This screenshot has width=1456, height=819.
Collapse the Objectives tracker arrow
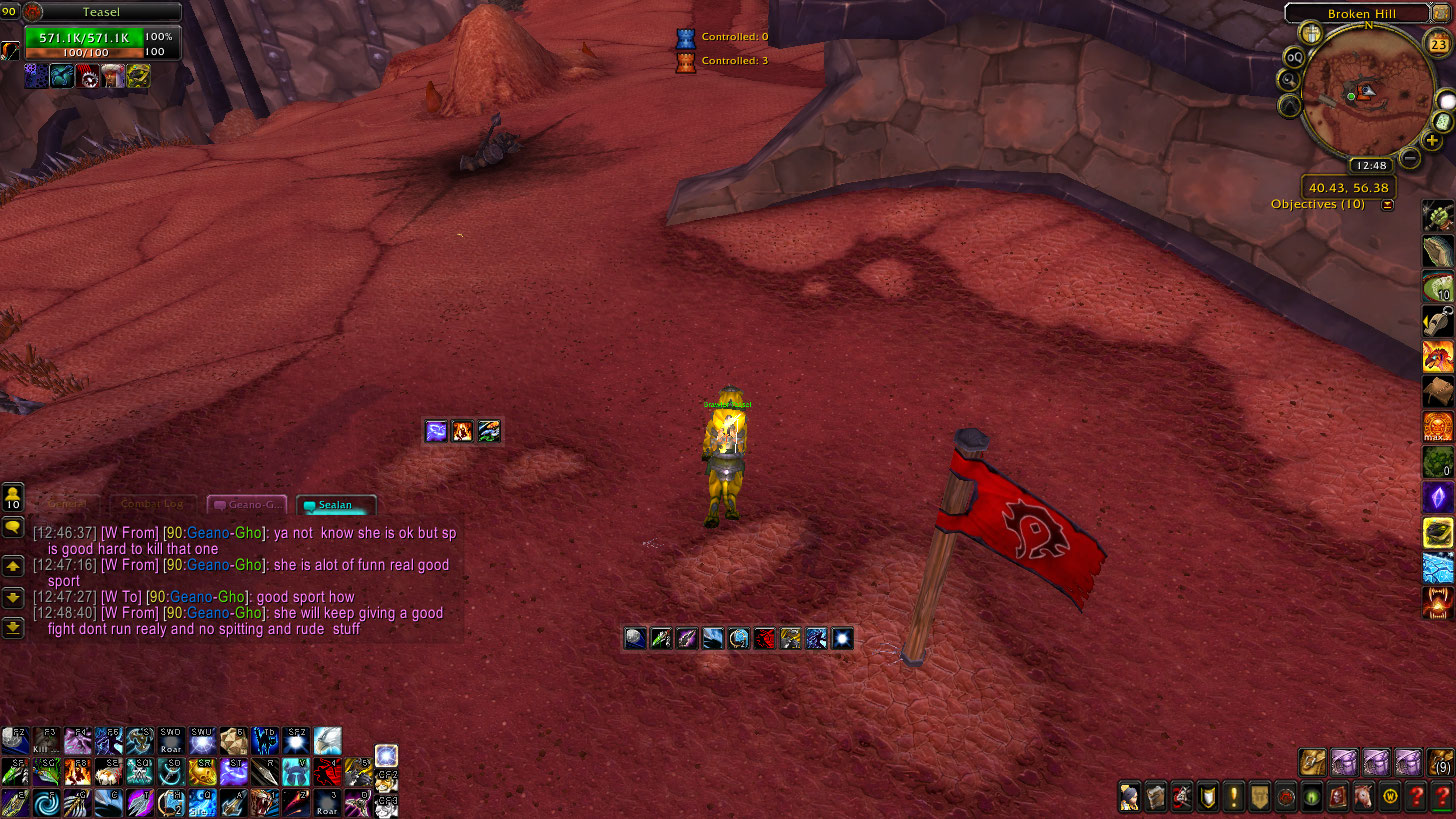pos(1387,205)
